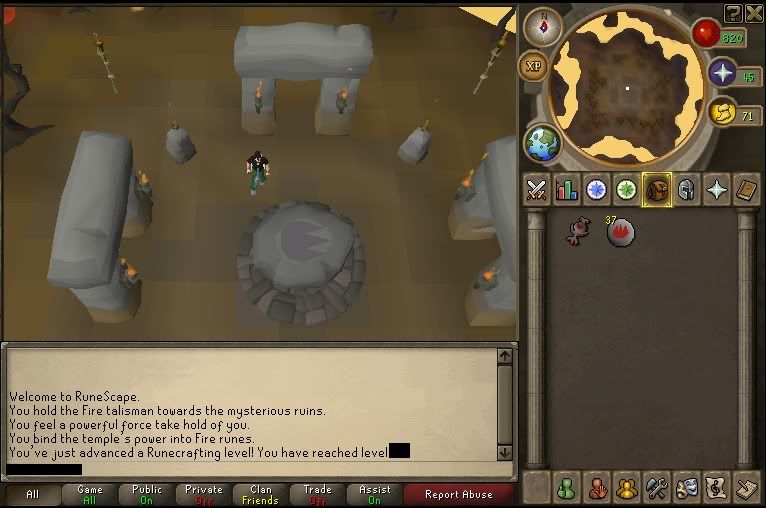Open the options wrench tab
The height and width of the screenshot is (508, 766).
click(657, 489)
